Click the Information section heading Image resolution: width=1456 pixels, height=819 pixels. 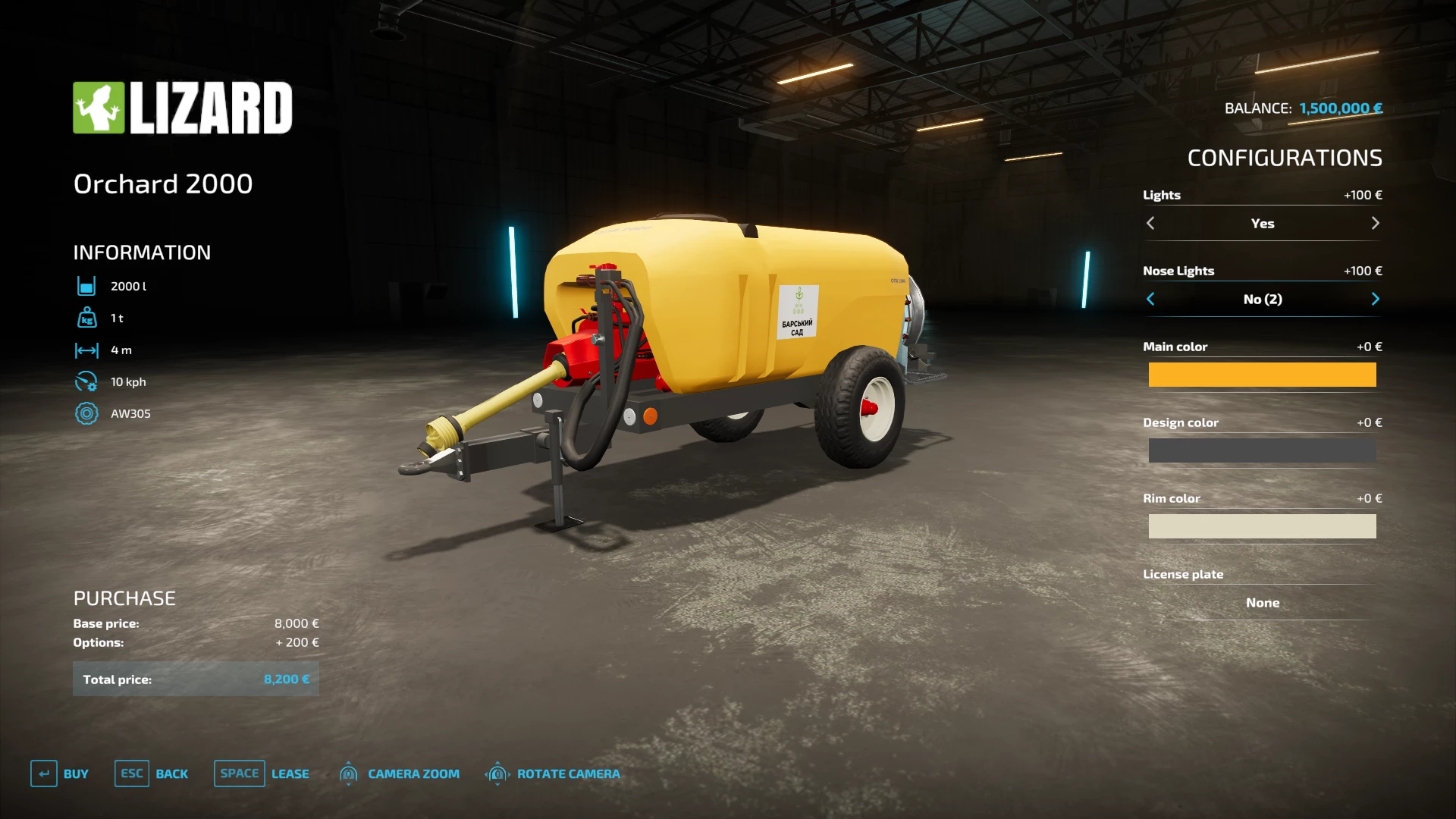point(141,252)
